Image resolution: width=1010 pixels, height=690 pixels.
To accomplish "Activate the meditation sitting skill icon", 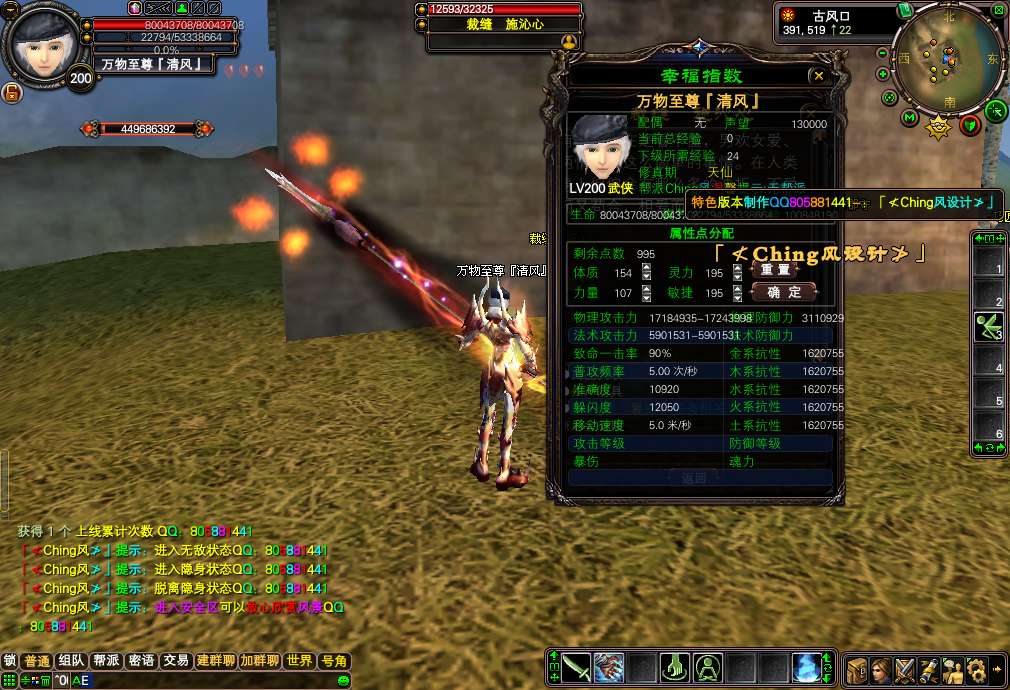I will click(x=709, y=667).
